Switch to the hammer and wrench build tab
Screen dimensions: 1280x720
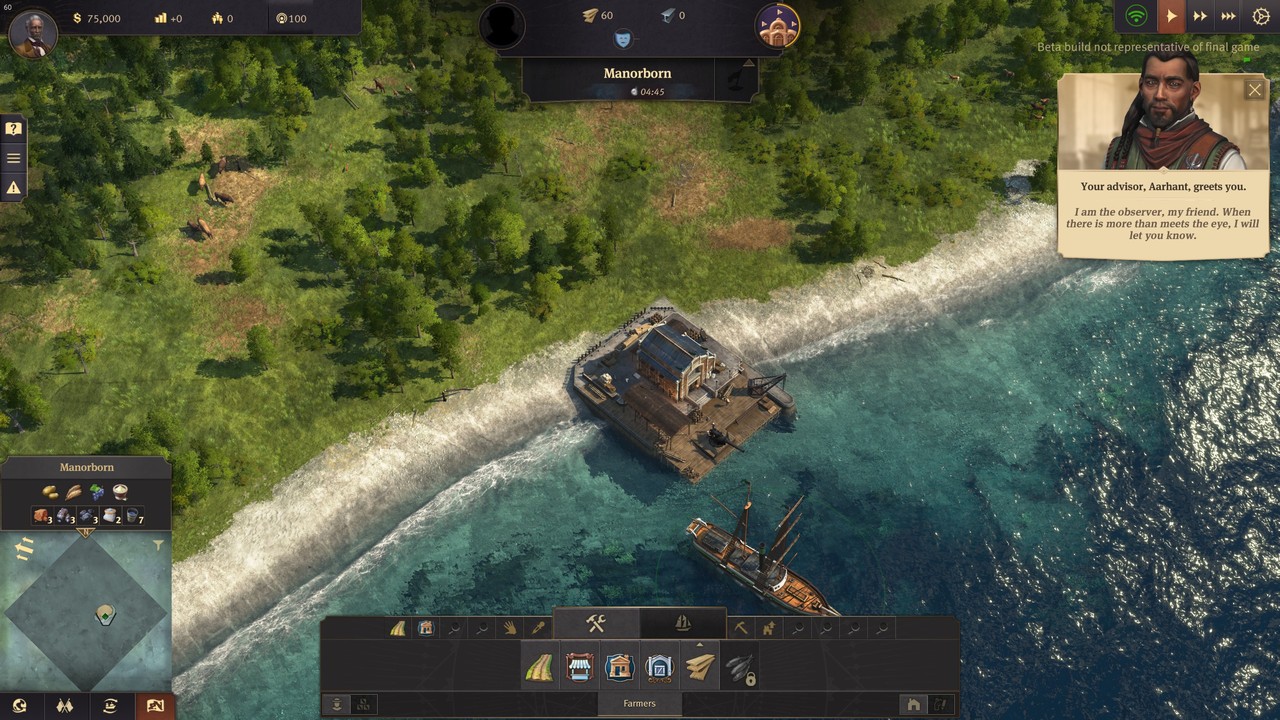[x=596, y=625]
